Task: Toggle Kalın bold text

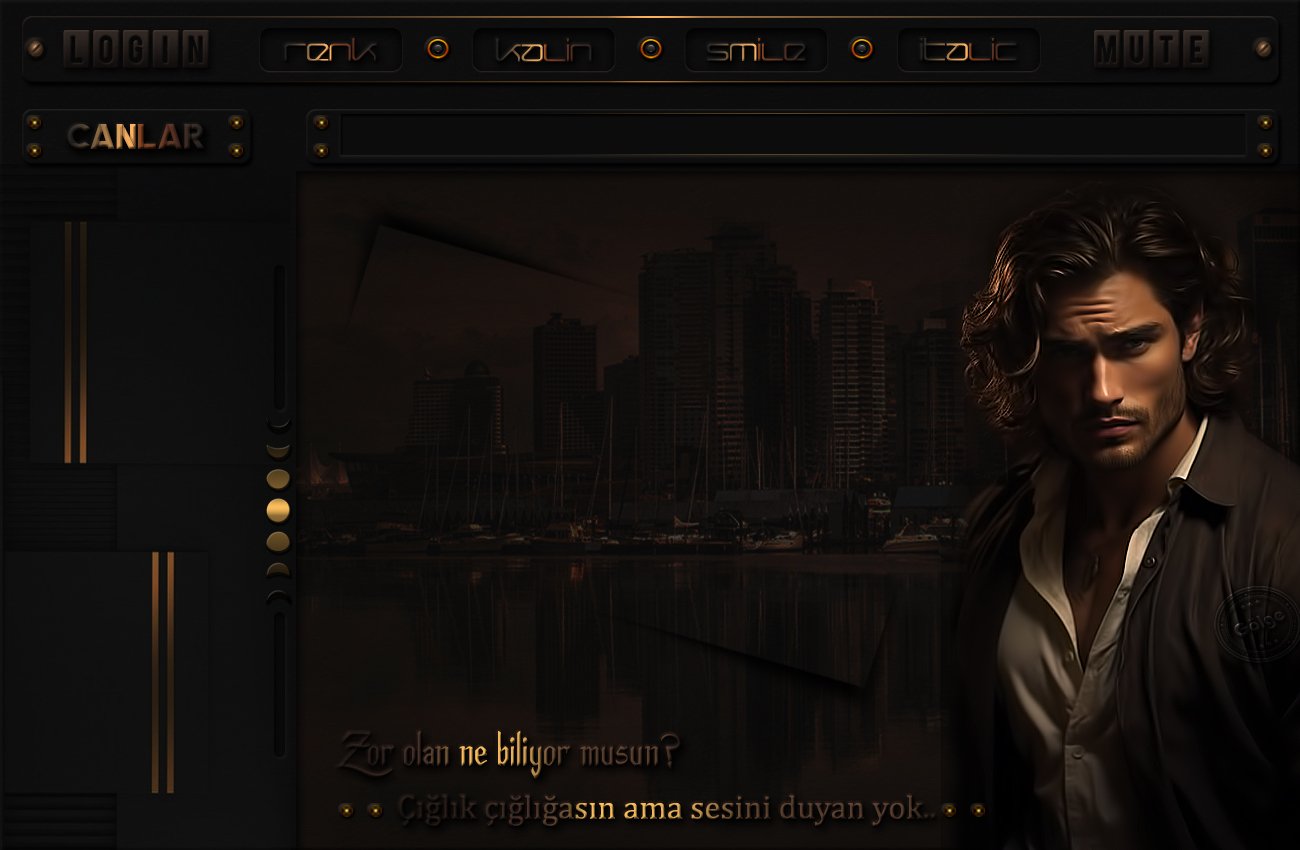Action: pos(544,50)
